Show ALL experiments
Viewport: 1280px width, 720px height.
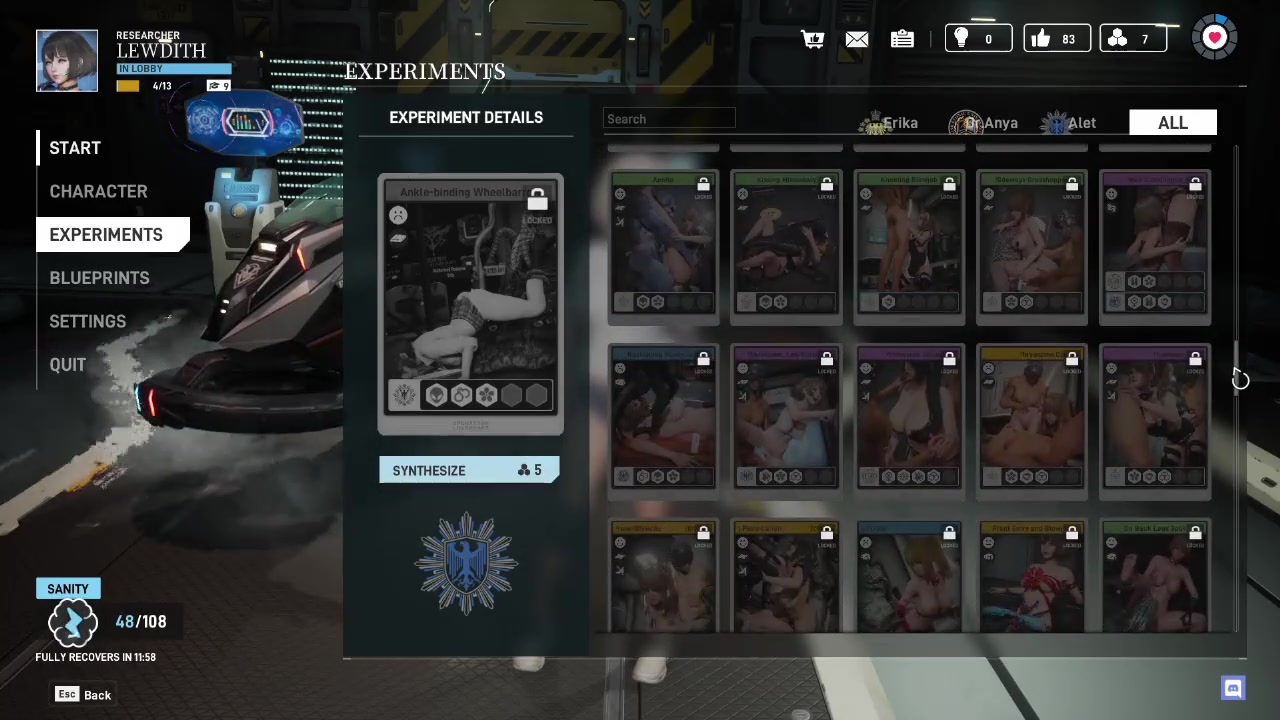click(1172, 123)
